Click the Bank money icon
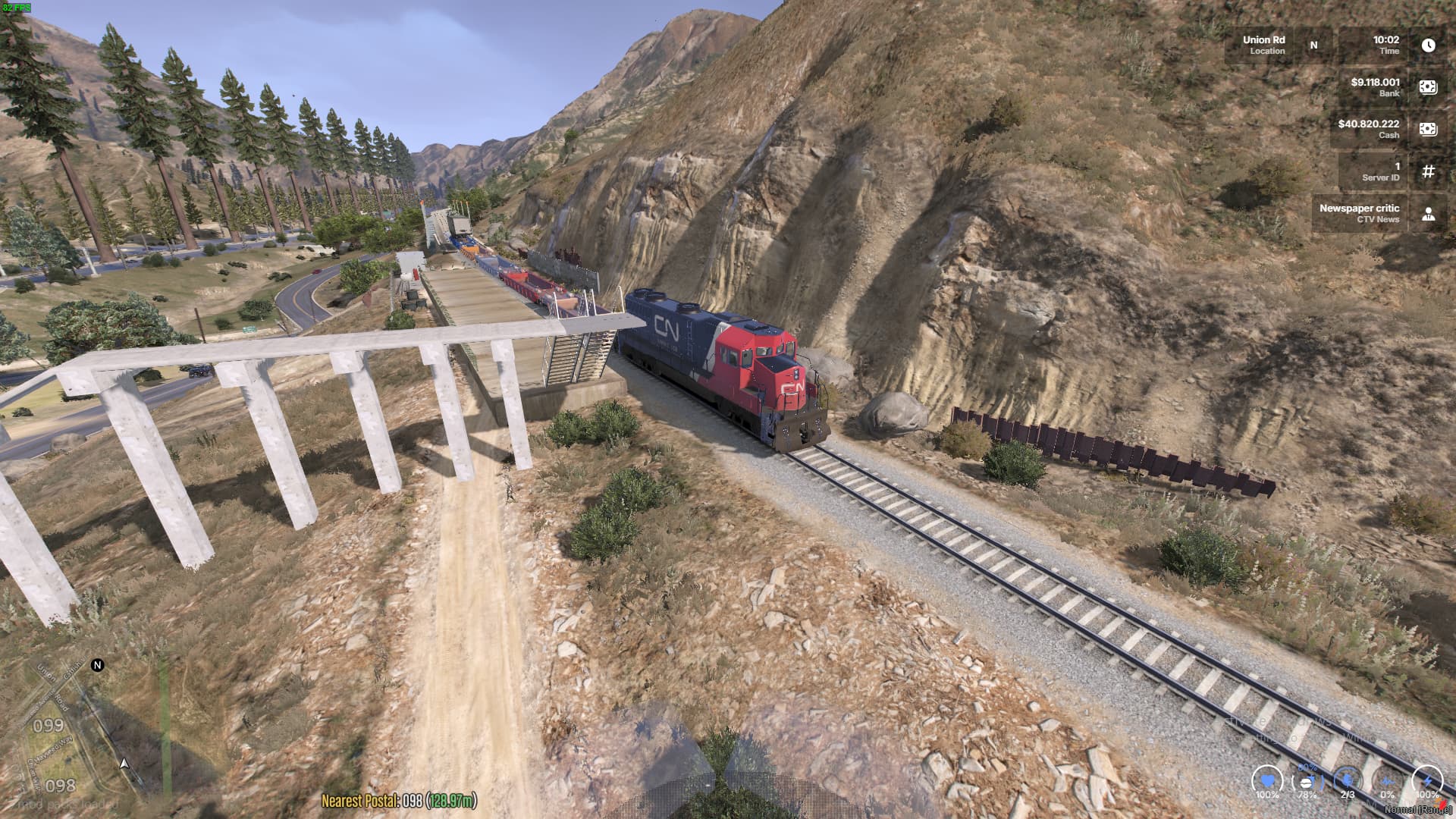 1428,87
